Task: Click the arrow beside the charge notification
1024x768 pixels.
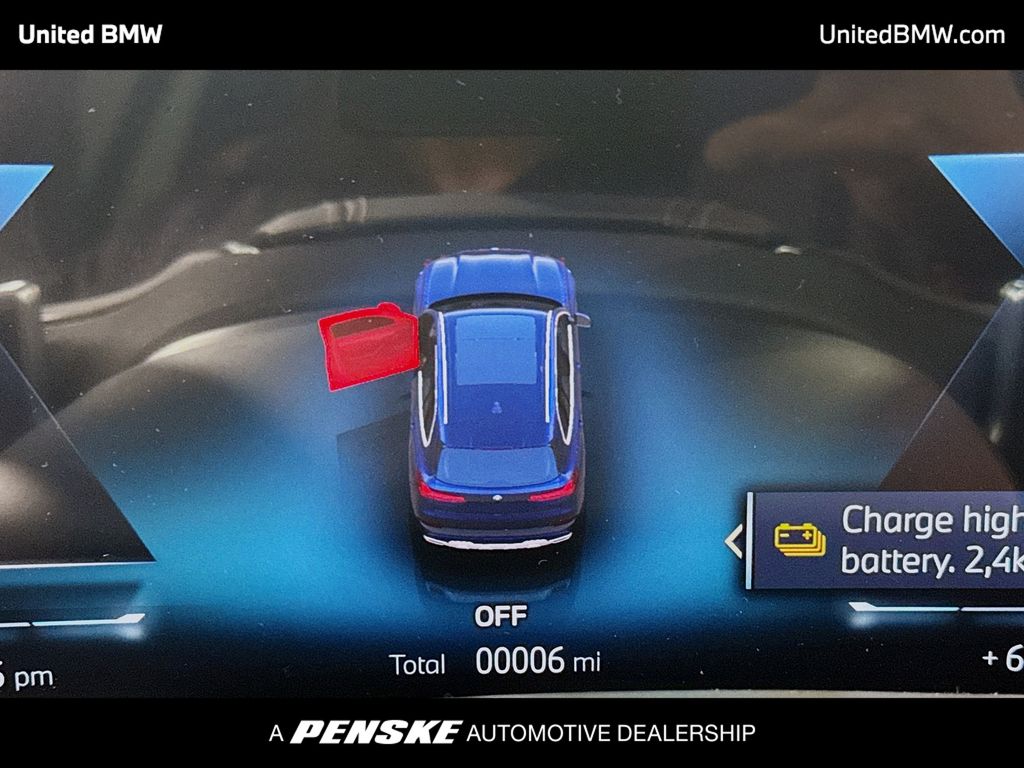Action: [x=733, y=541]
